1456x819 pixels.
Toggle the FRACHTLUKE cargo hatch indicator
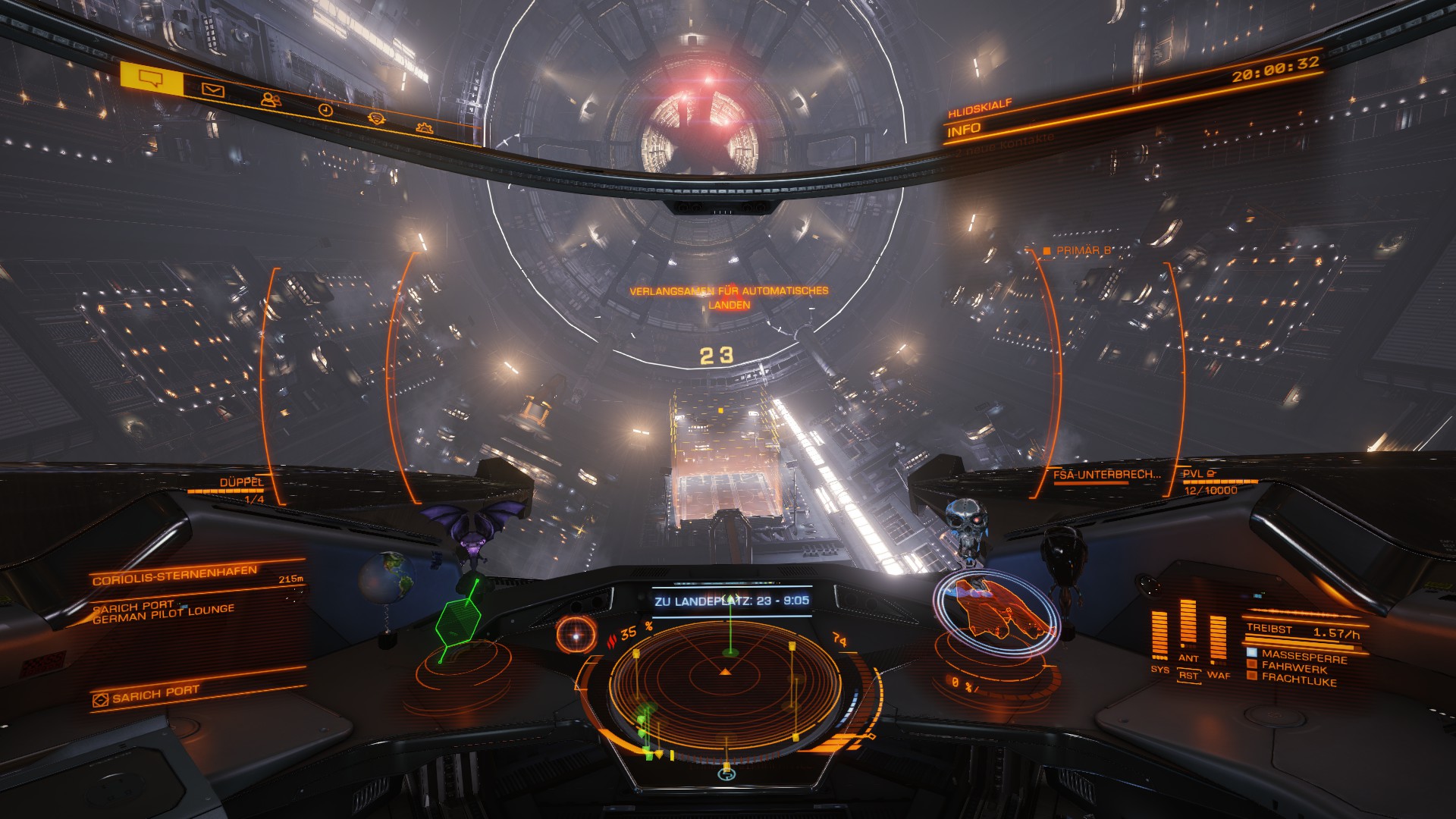click(x=1298, y=679)
